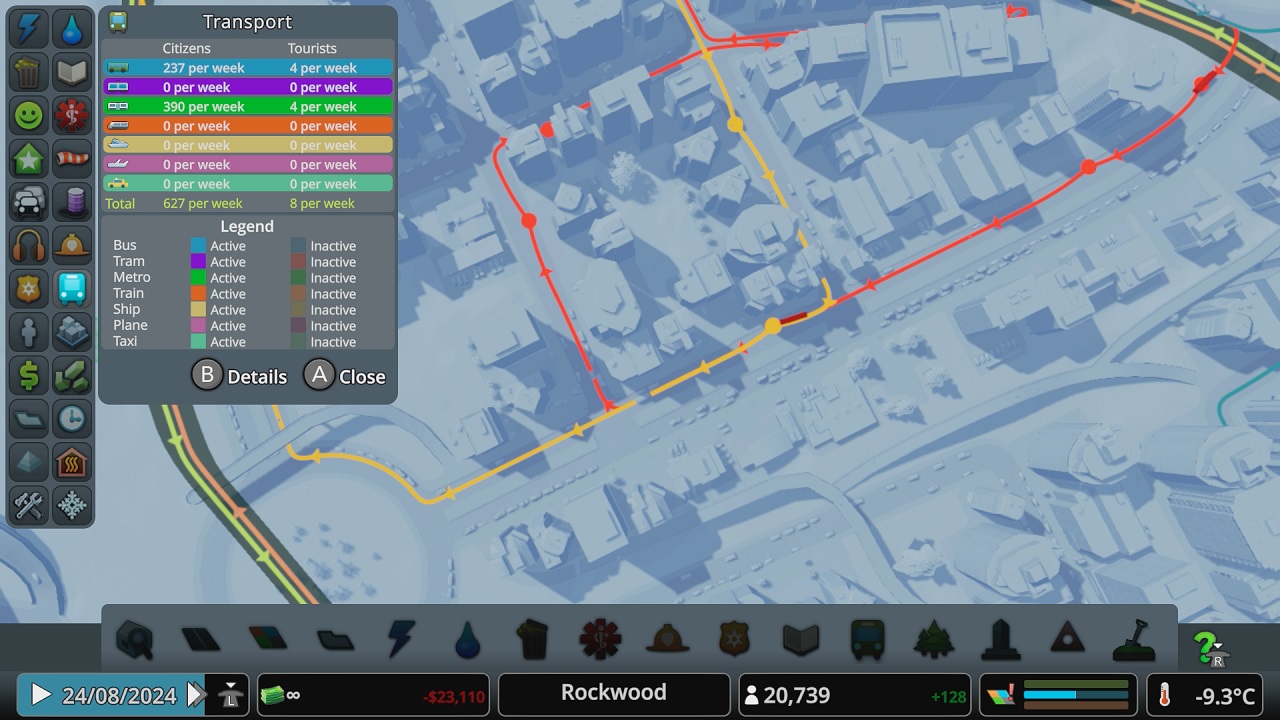
Task: Open the wind info view
Action: point(72,159)
